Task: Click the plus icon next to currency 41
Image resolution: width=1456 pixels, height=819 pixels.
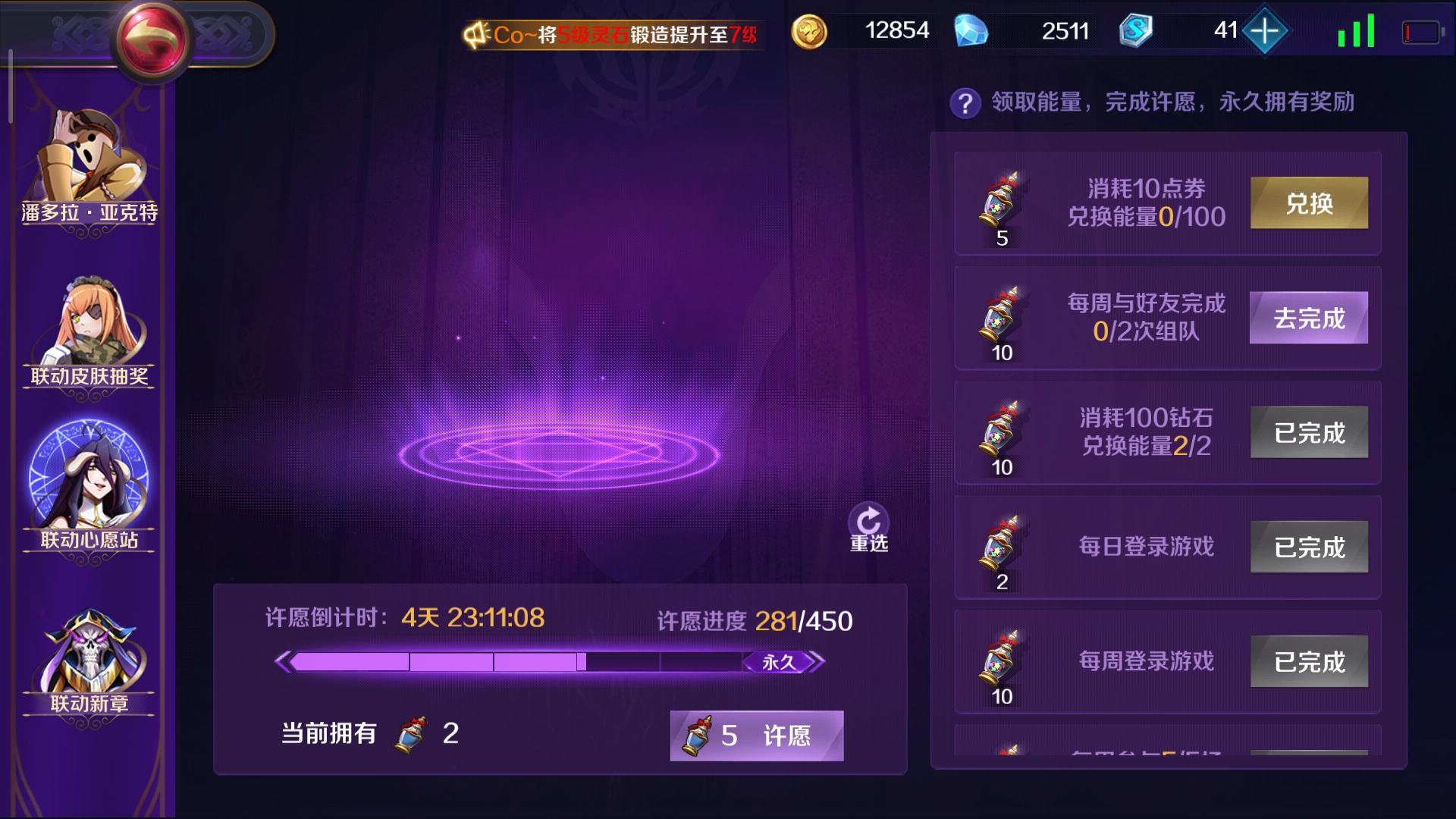Action: point(1264,31)
